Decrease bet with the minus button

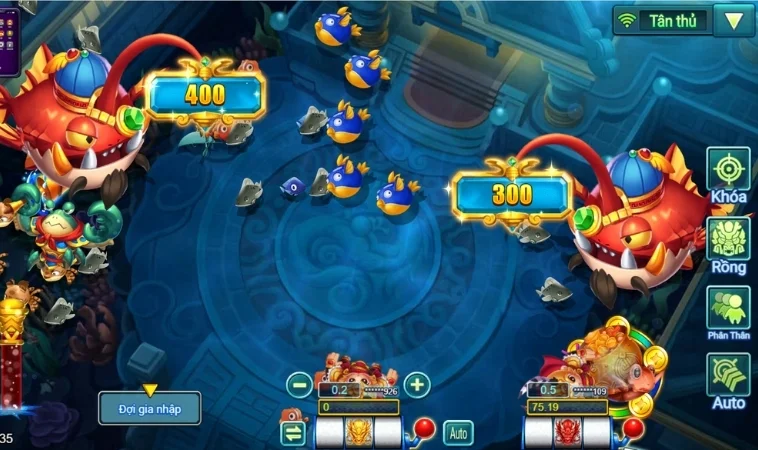pyautogui.click(x=299, y=384)
